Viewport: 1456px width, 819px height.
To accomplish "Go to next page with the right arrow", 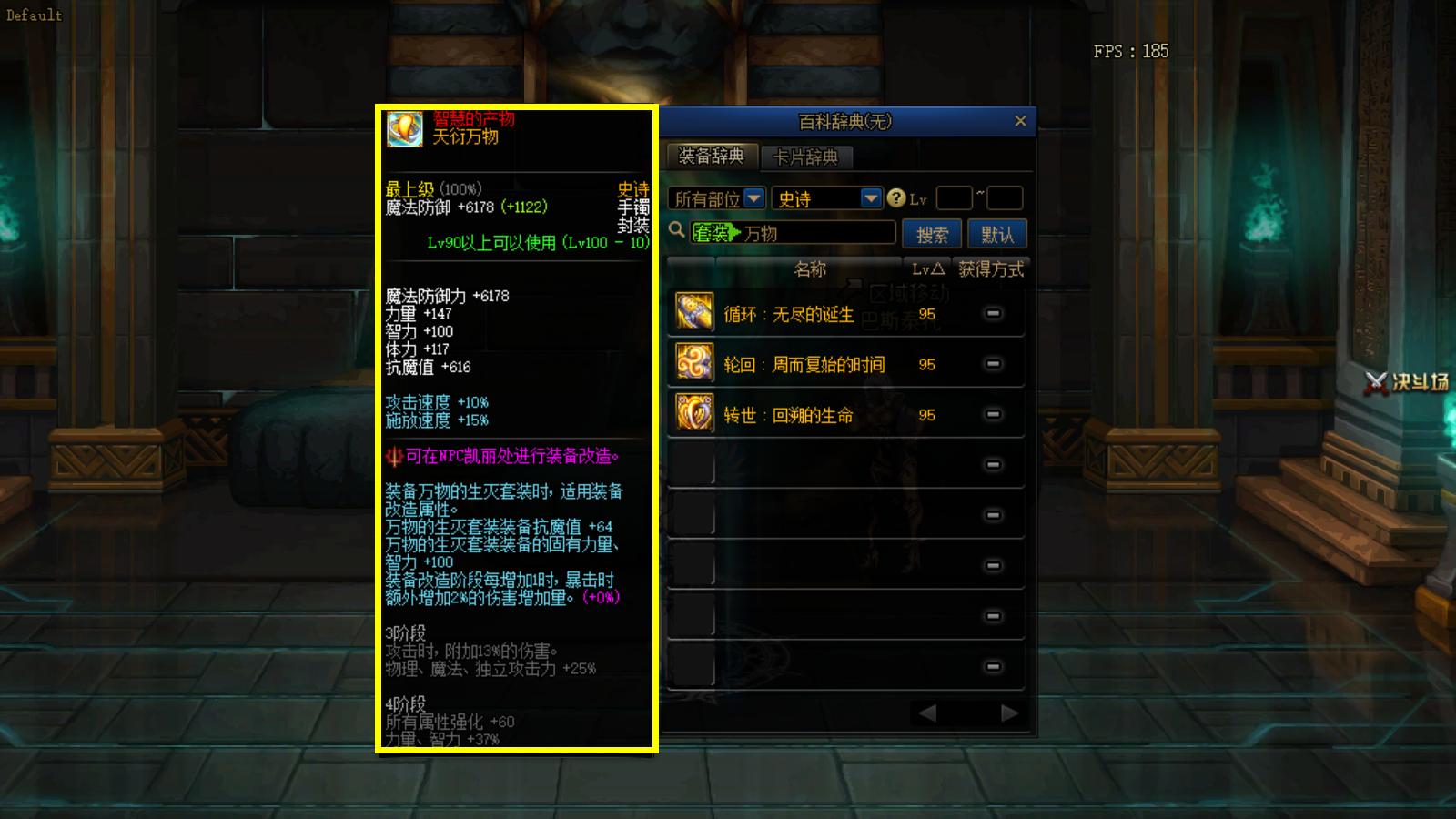I will (1009, 713).
